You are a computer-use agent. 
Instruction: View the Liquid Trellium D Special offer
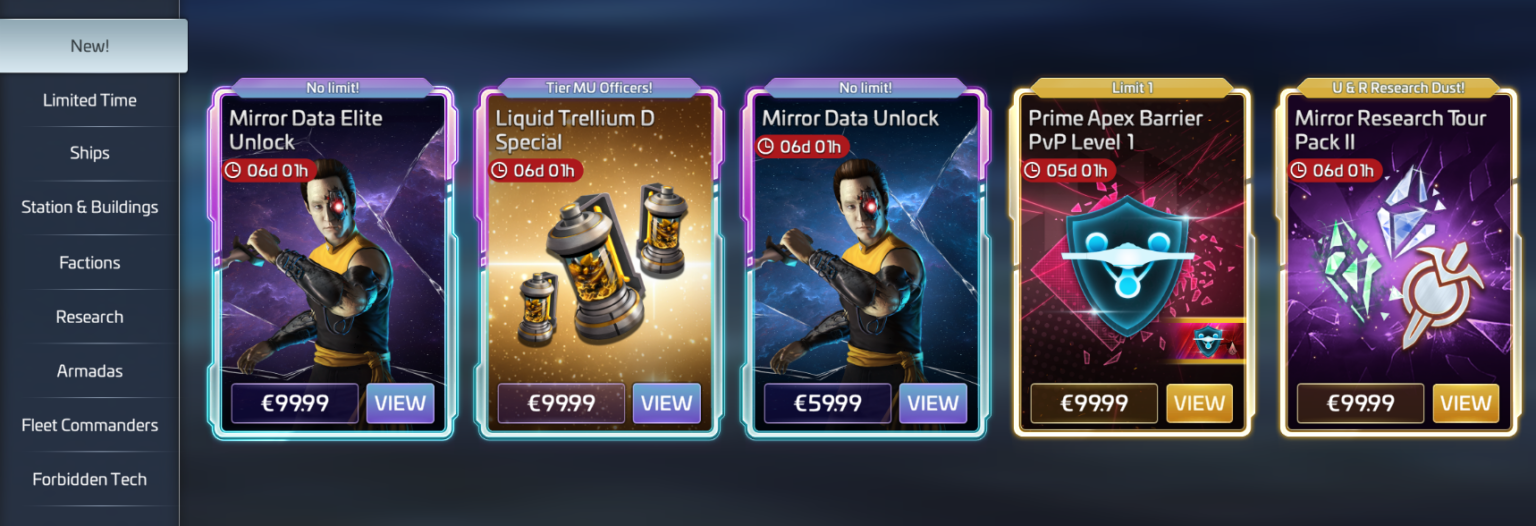666,403
